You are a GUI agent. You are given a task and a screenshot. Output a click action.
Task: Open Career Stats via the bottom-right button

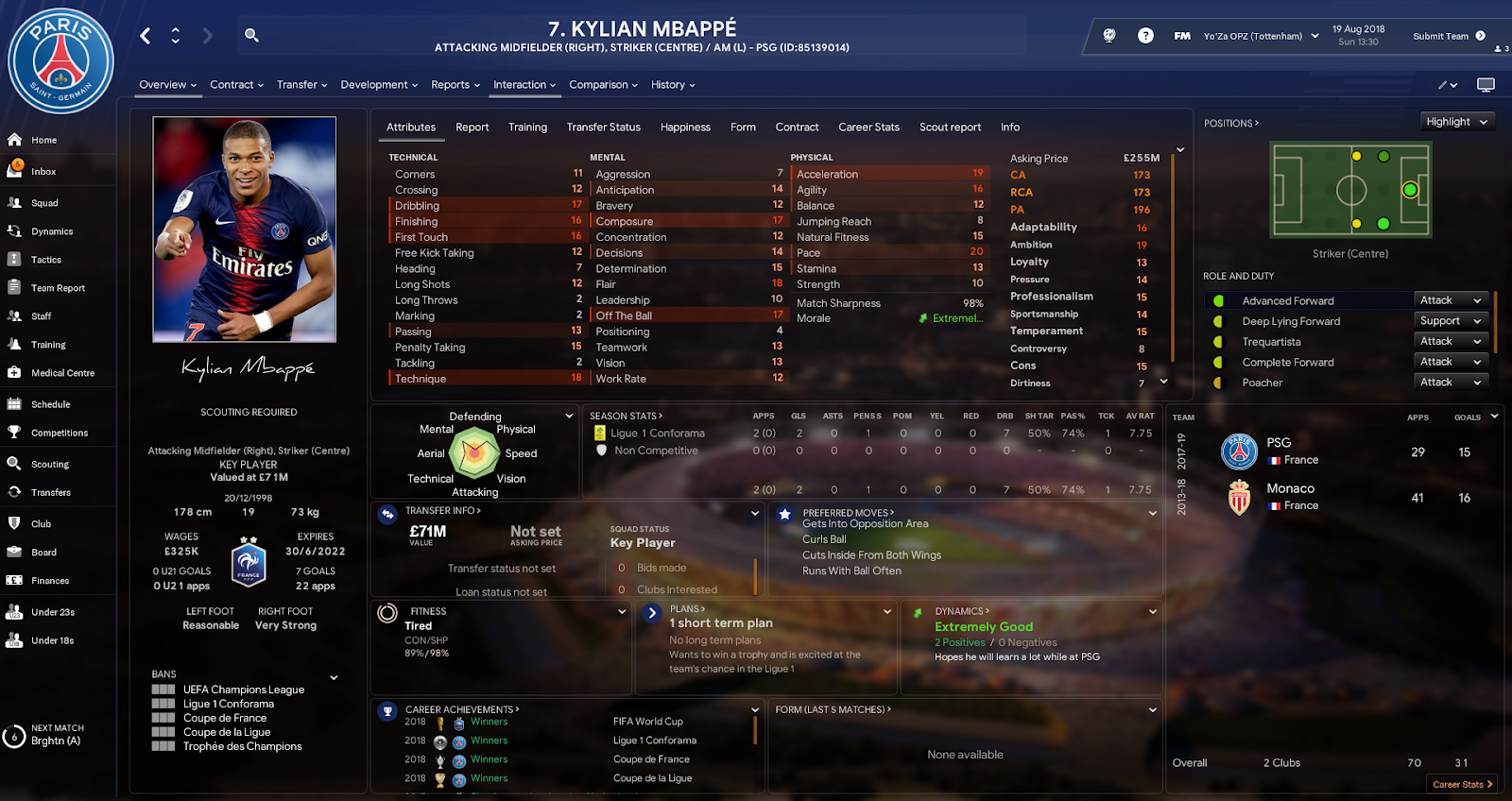tap(1462, 784)
